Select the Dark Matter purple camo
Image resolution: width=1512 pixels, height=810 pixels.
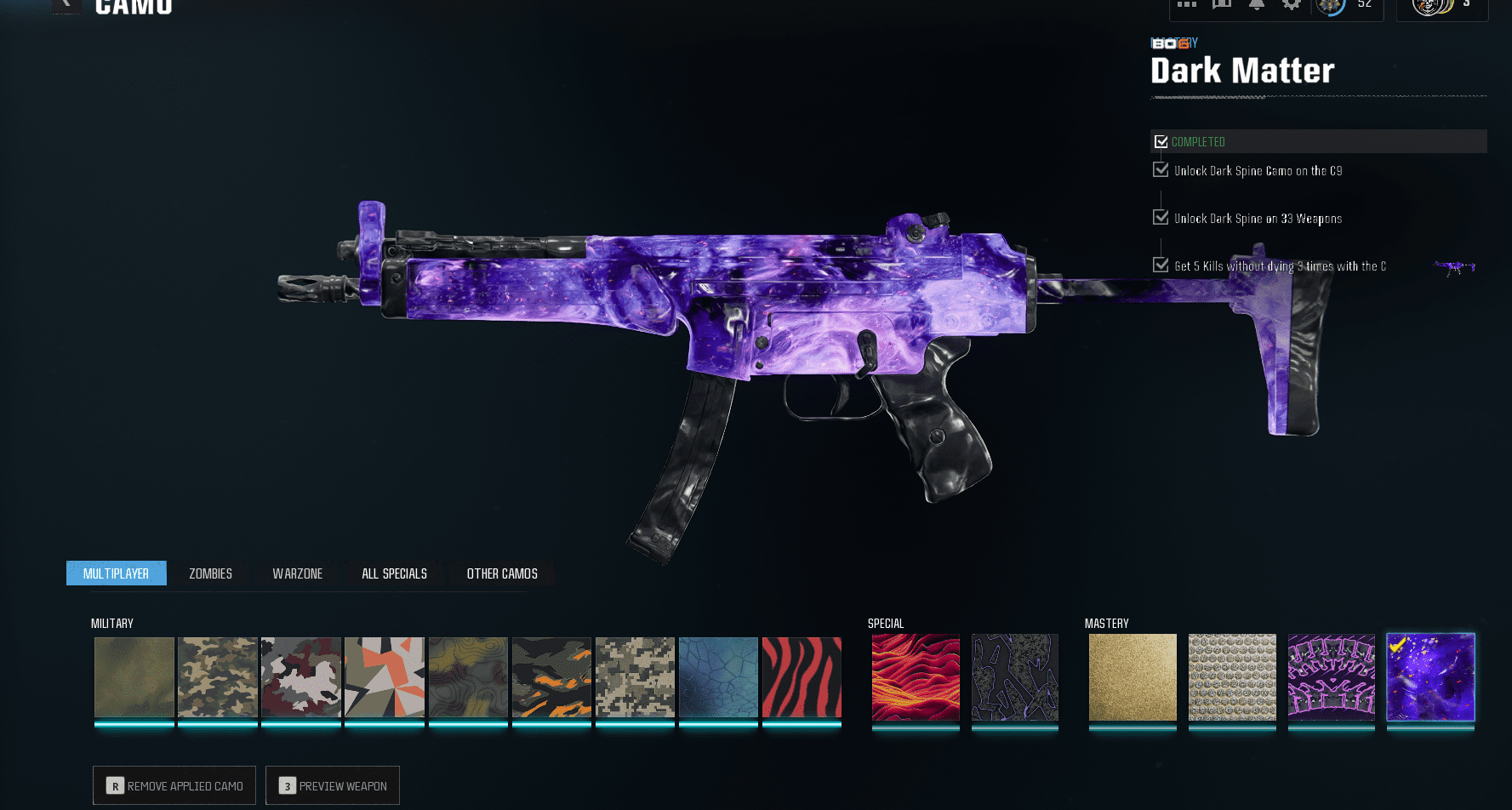click(x=1430, y=677)
